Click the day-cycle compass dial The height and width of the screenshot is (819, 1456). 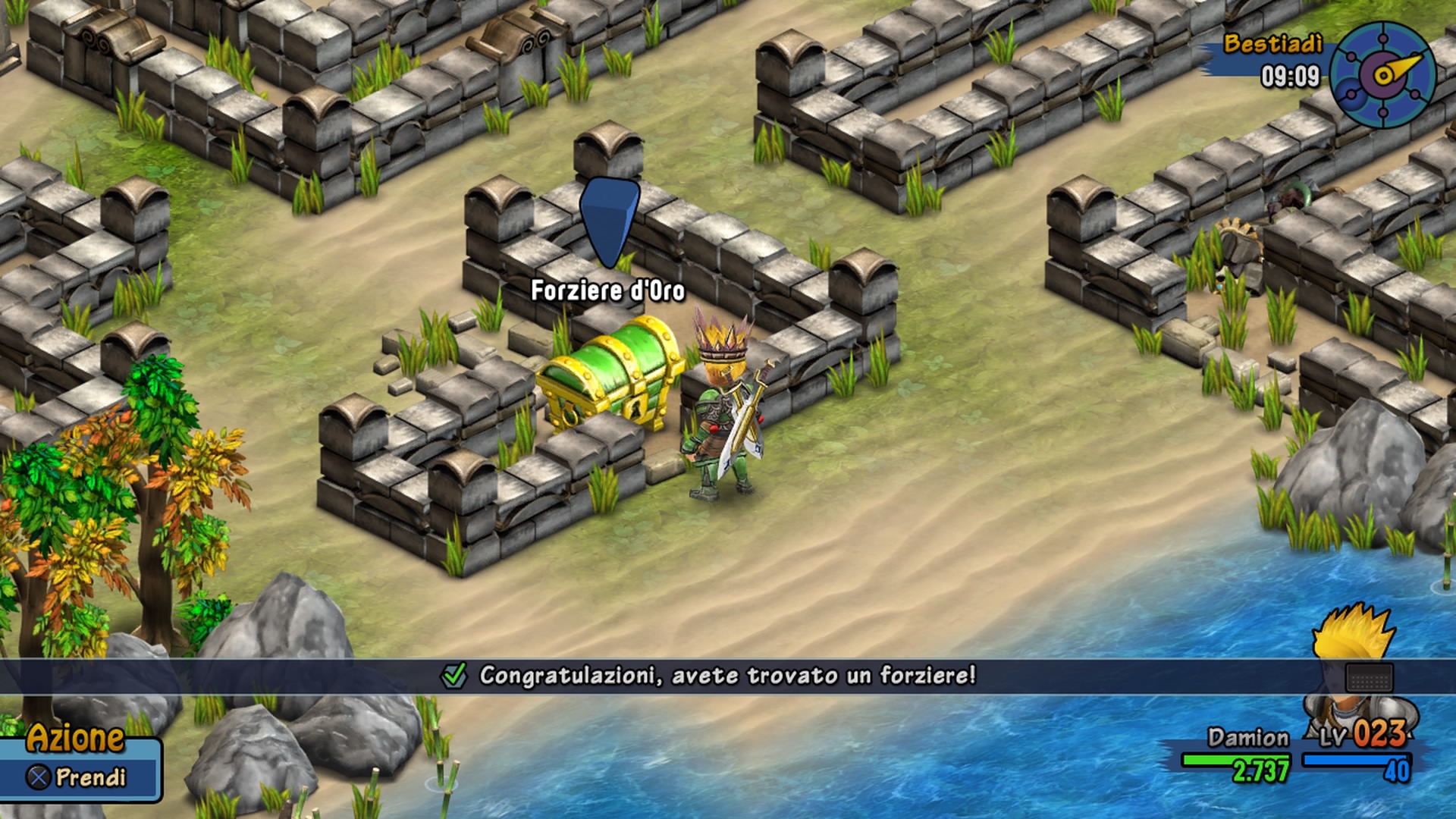point(1382,74)
